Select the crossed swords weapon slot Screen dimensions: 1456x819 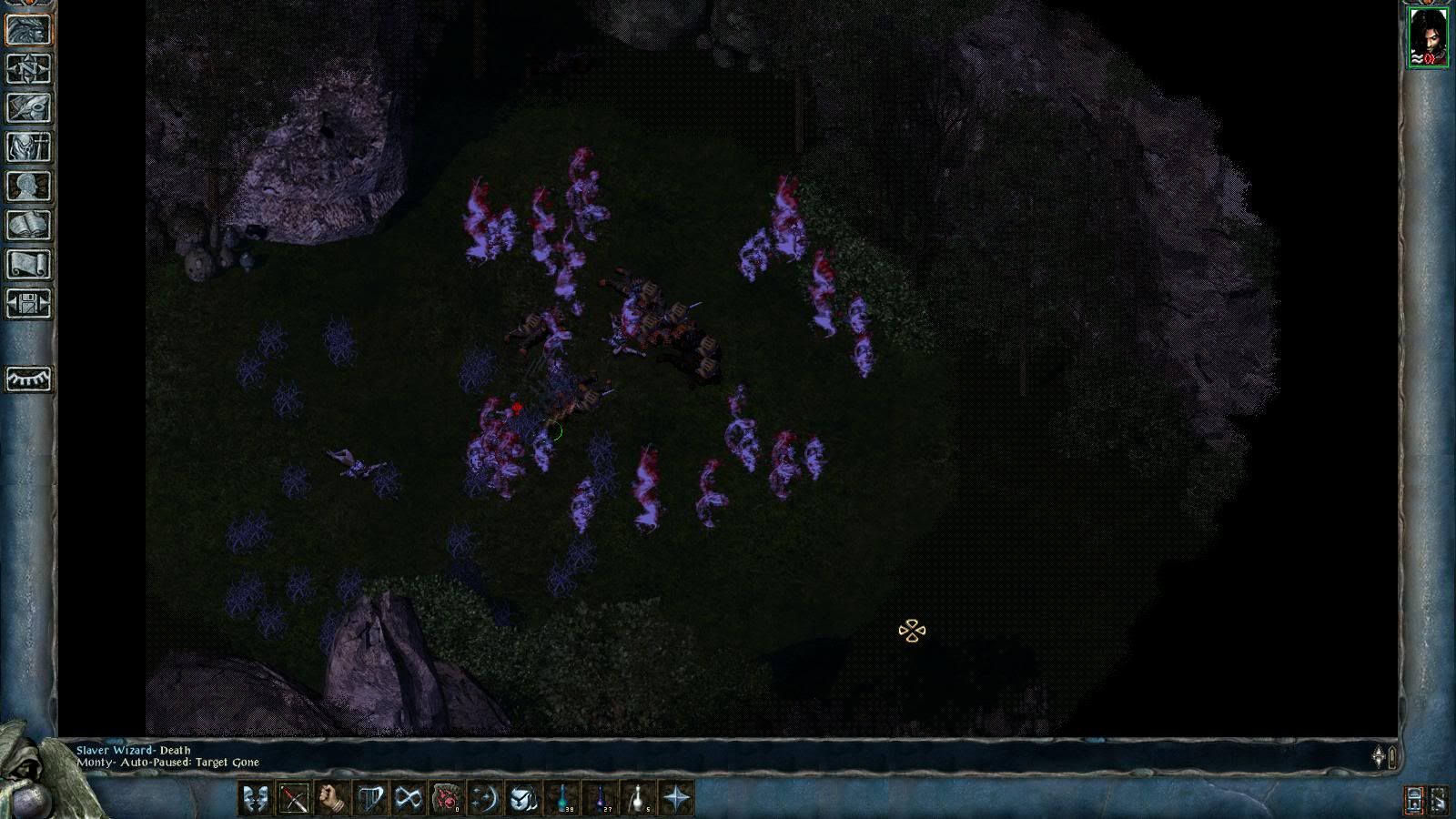(x=294, y=799)
